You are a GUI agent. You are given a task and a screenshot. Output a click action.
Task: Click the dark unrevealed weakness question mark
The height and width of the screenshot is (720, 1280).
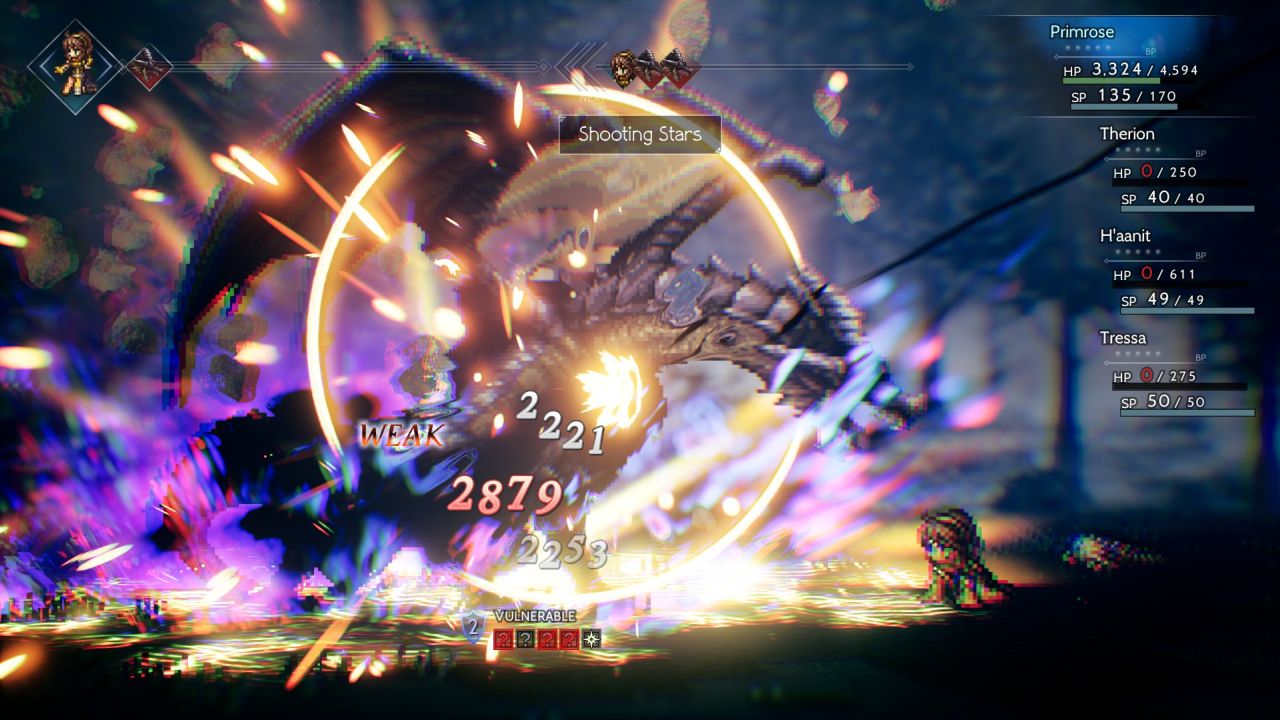tap(525, 639)
